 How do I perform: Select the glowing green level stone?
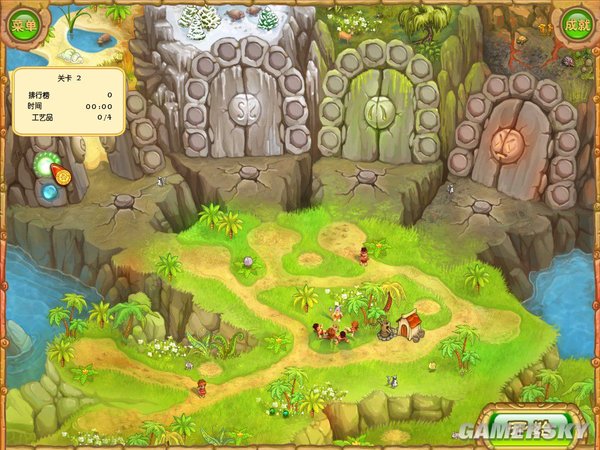tap(44, 165)
